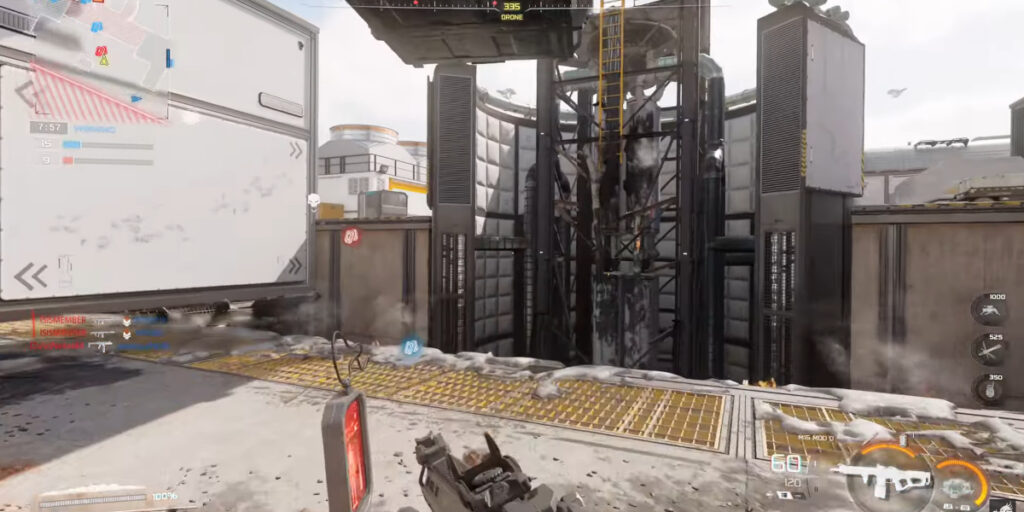Screen dimensions: 1024x512
Task: Select the red objective marker icon
Action: click(x=351, y=236)
